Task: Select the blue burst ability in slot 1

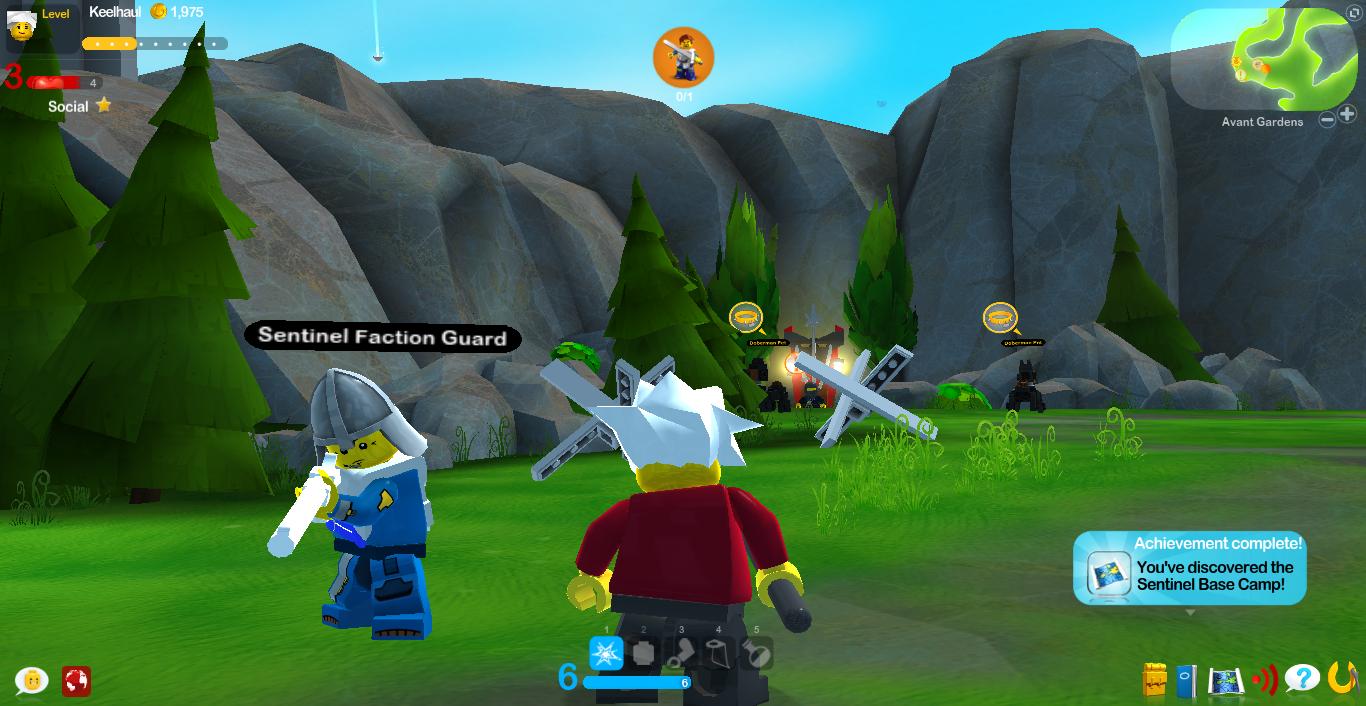Action: 606,653
